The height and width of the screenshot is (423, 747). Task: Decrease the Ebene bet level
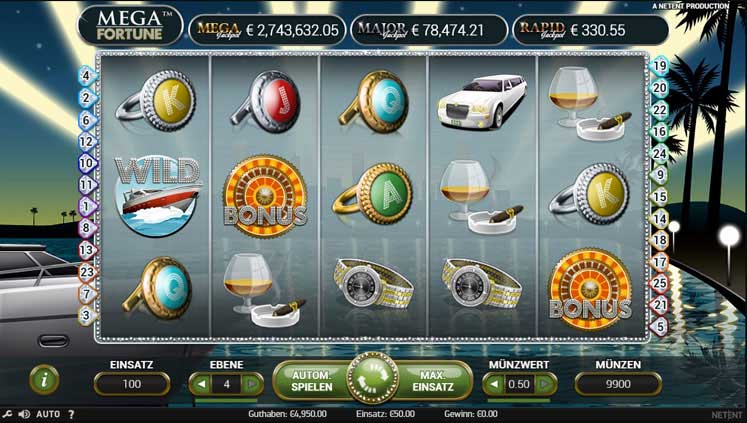coord(200,384)
